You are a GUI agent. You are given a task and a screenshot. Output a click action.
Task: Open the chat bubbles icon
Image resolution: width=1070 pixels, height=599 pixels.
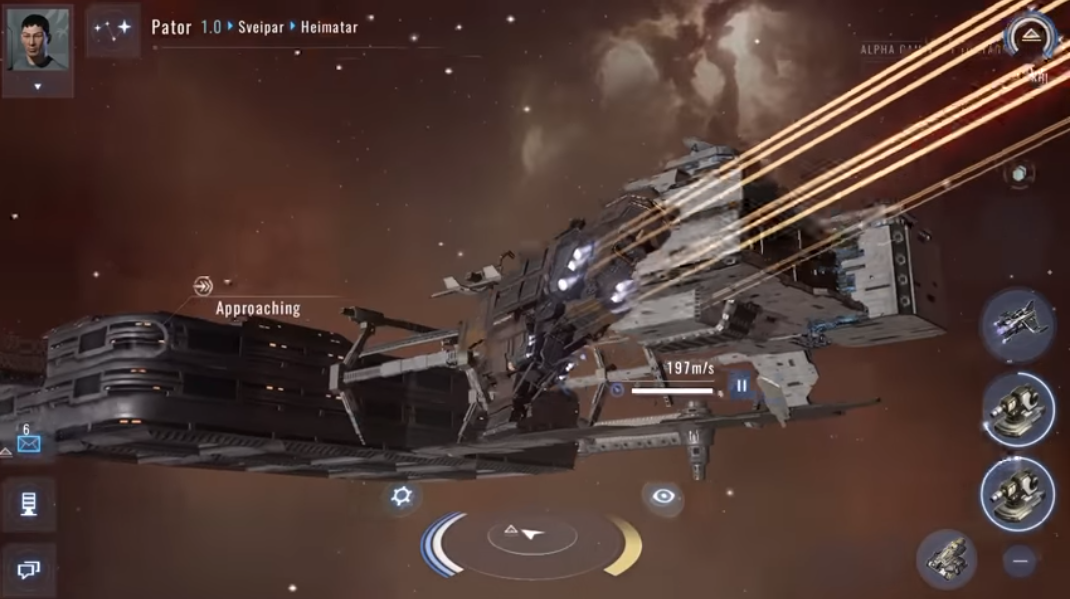pyautogui.click(x=28, y=569)
